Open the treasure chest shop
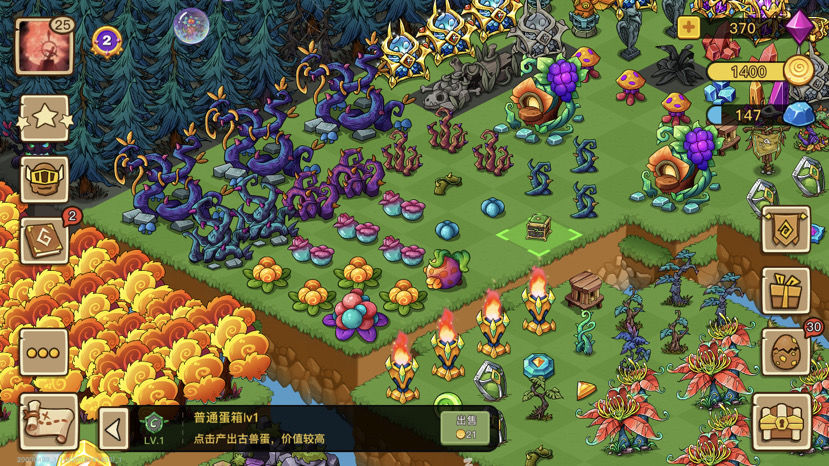The height and width of the screenshot is (466, 829). point(782,421)
